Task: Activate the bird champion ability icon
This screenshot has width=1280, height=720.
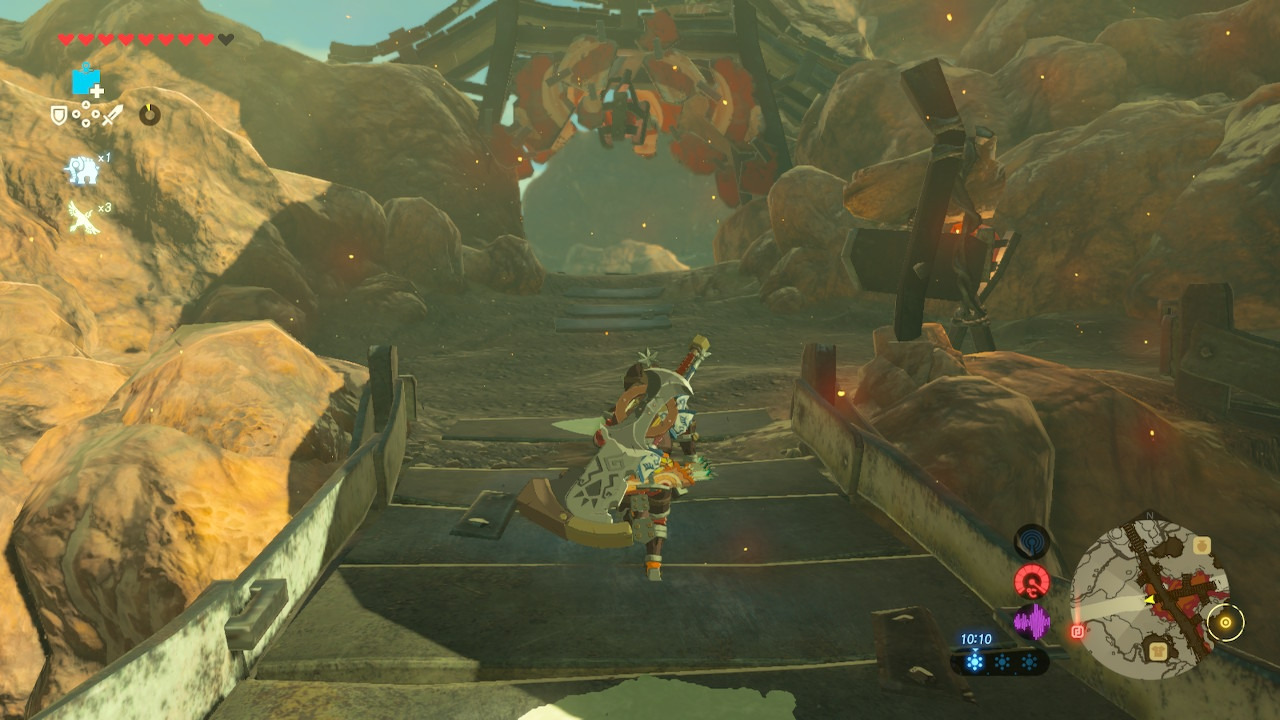Action: (82, 216)
